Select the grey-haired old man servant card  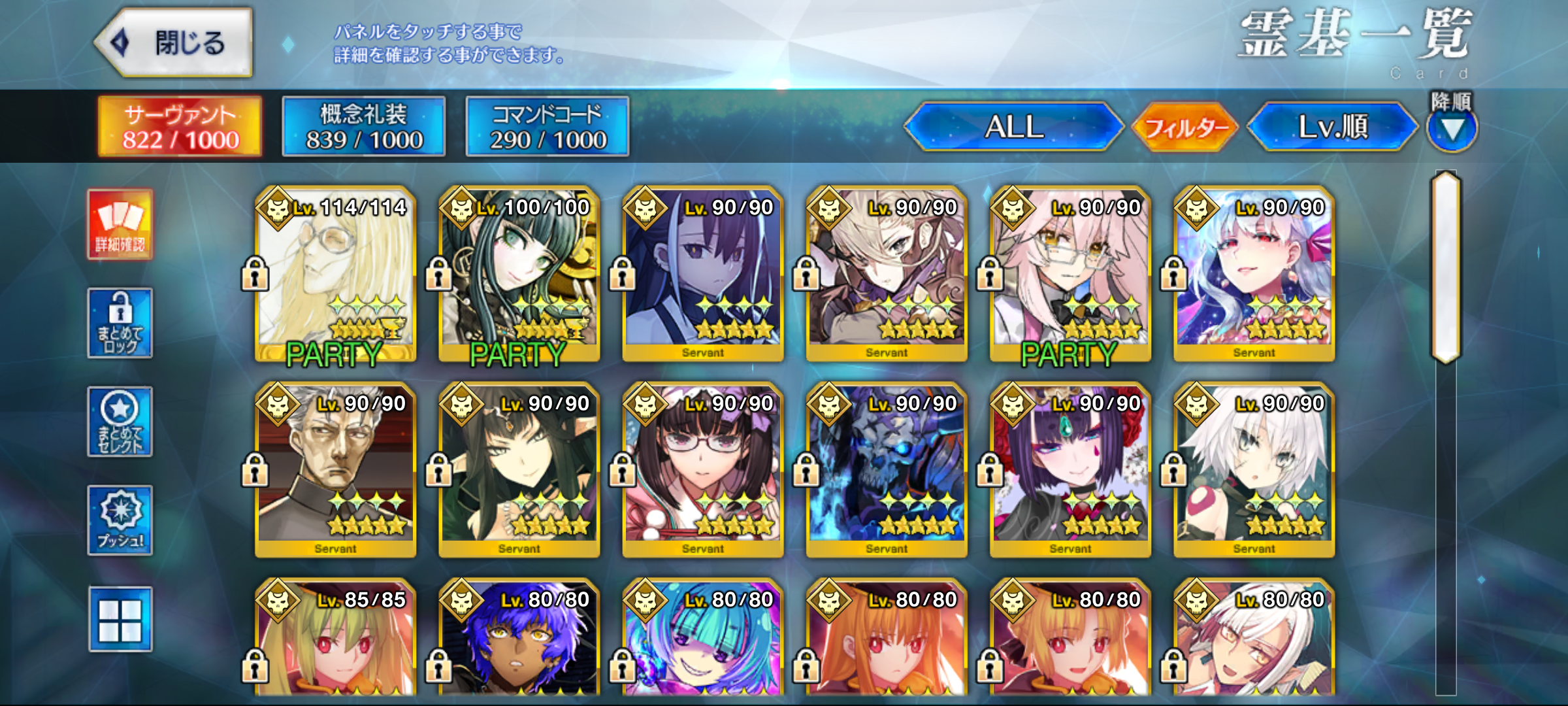coord(336,469)
